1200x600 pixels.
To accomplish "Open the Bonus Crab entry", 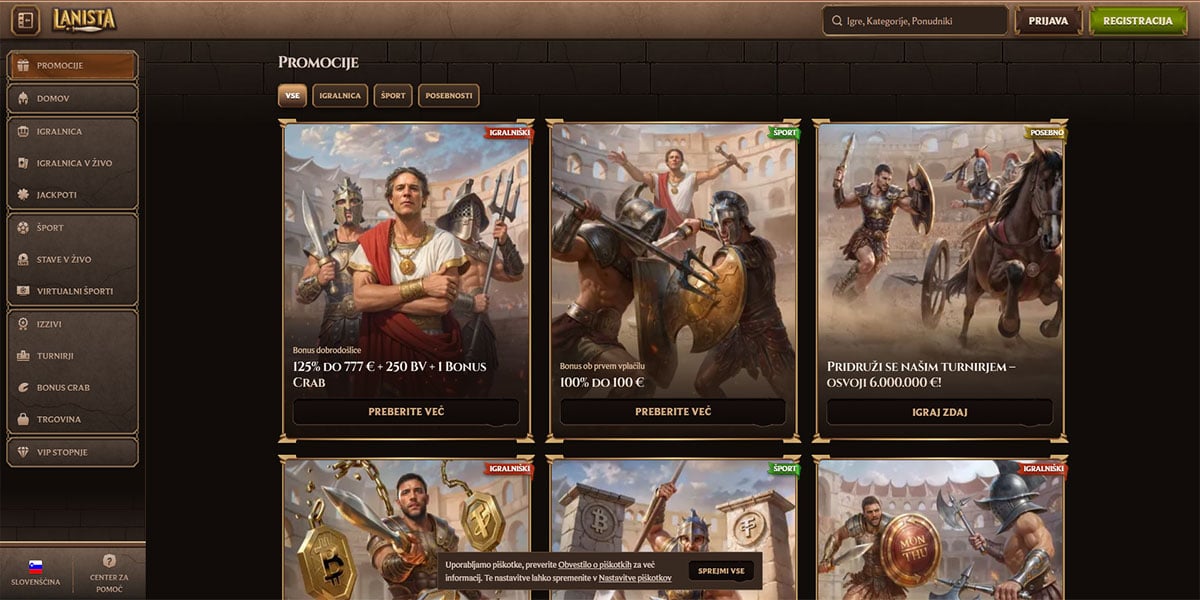I will [x=72, y=387].
